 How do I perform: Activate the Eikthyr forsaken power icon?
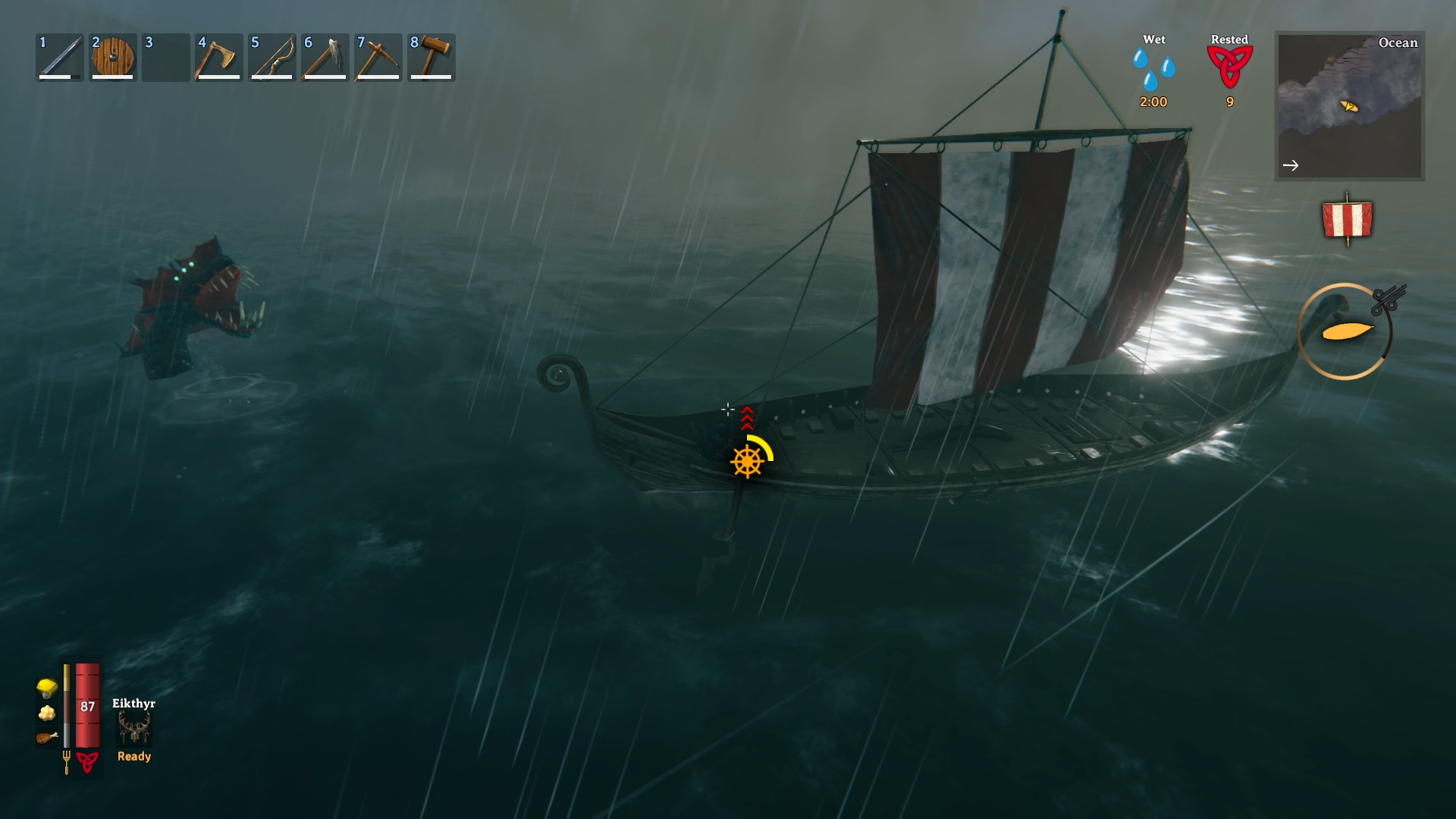[134, 730]
